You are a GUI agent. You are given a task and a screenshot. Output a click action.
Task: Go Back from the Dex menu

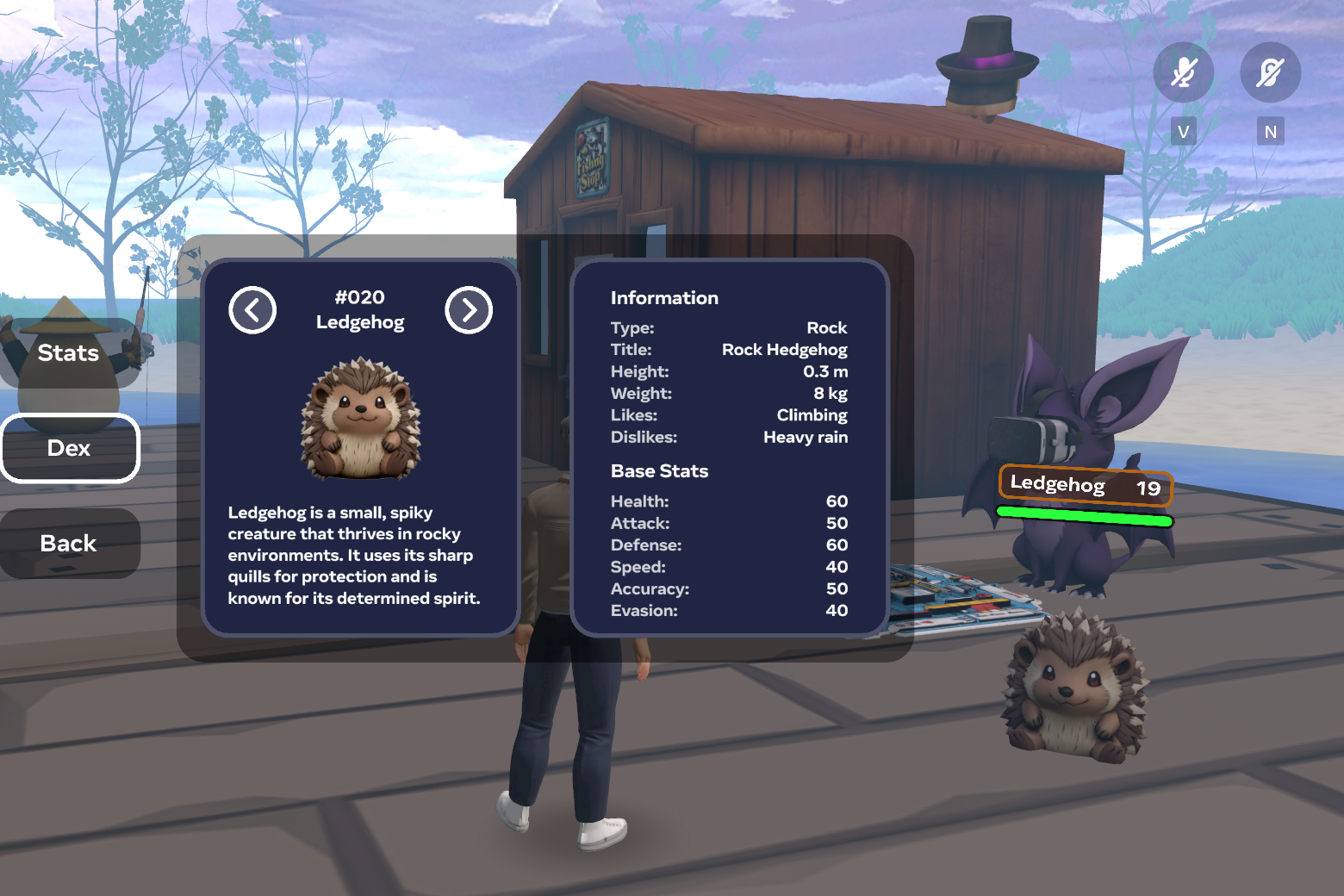click(69, 544)
